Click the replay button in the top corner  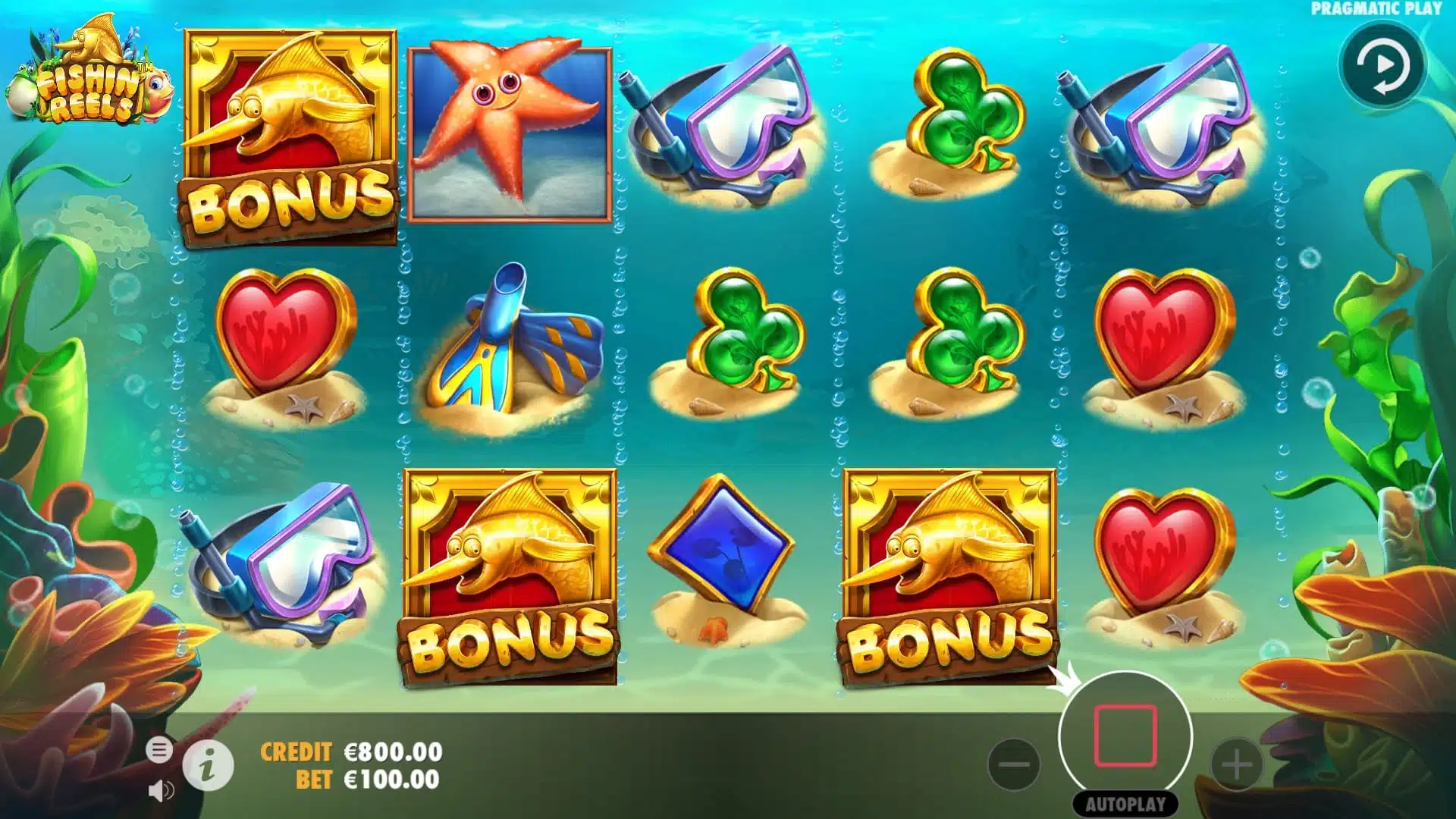(x=1383, y=65)
